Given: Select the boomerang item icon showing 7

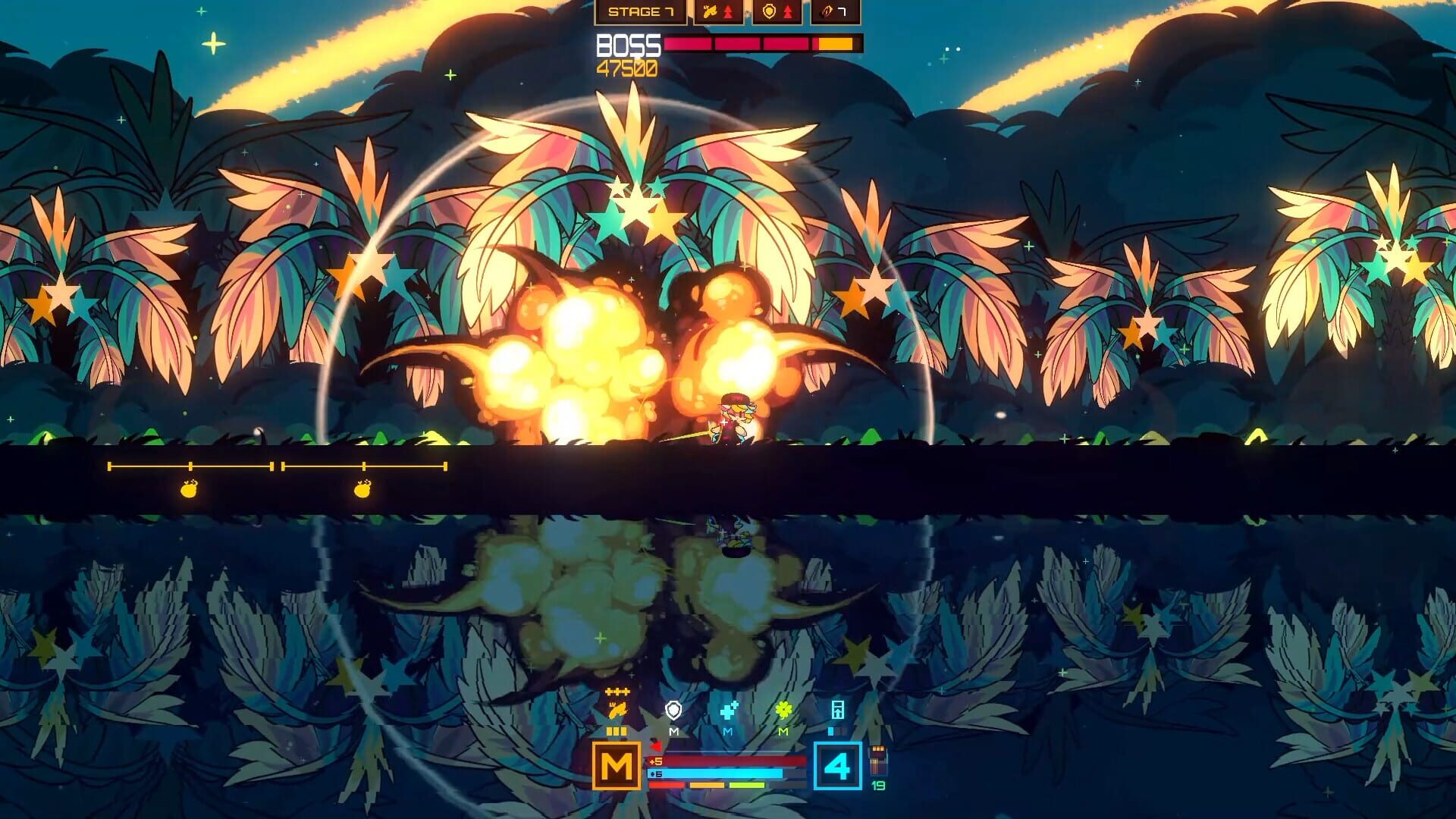Looking at the screenshot, I should [x=830, y=13].
